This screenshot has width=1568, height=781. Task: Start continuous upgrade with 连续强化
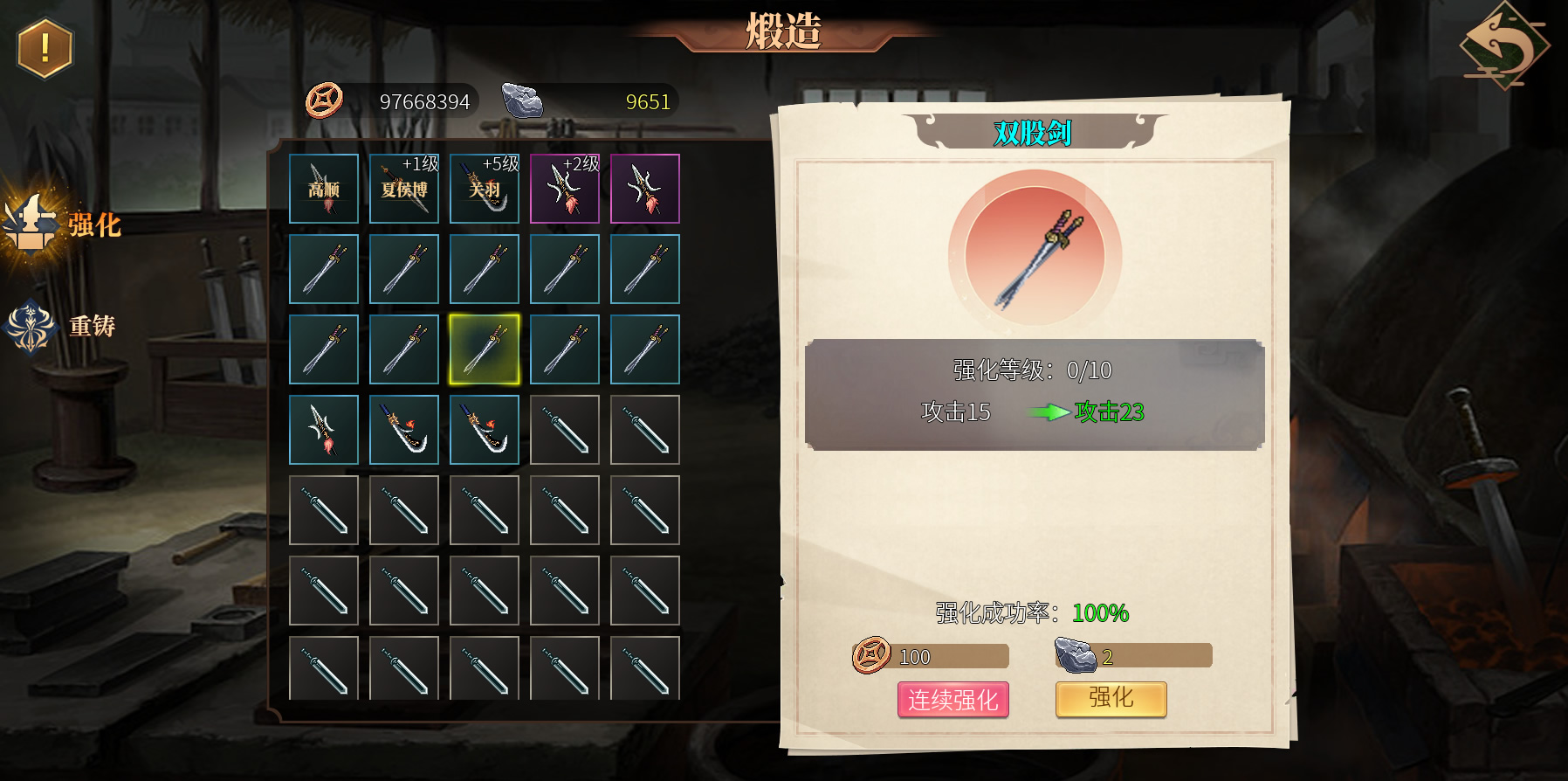pyautogui.click(x=952, y=700)
